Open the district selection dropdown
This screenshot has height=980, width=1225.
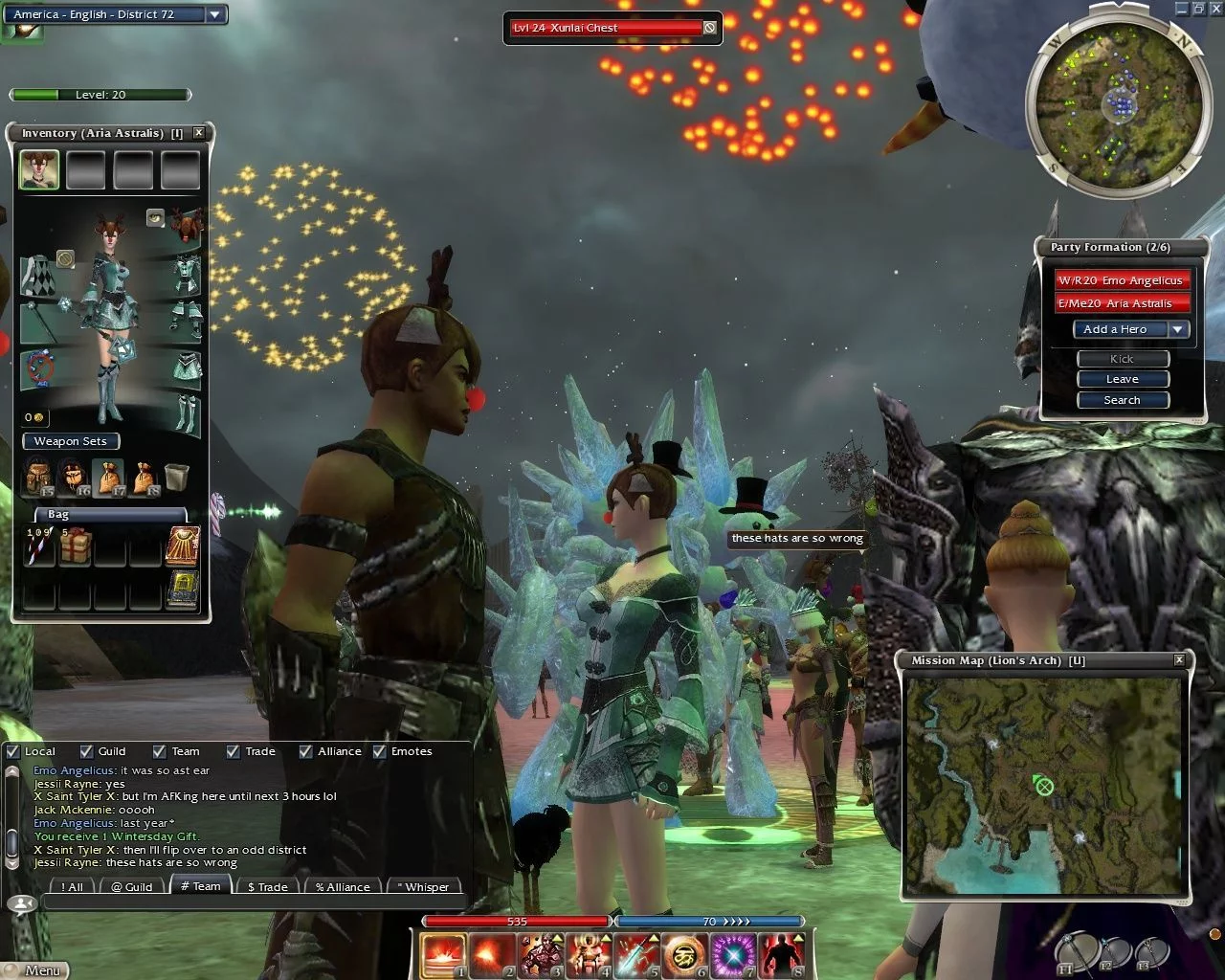pyautogui.click(x=215, y=14)
